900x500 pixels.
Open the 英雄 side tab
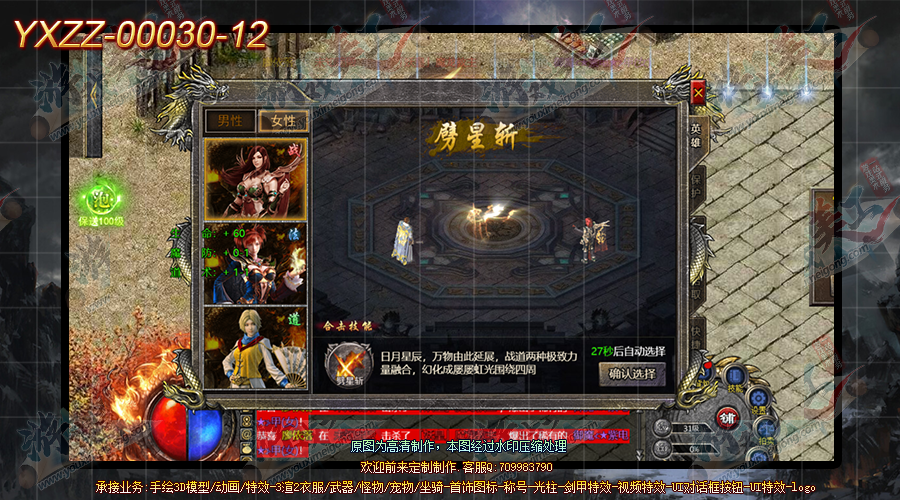pos(696,134)
